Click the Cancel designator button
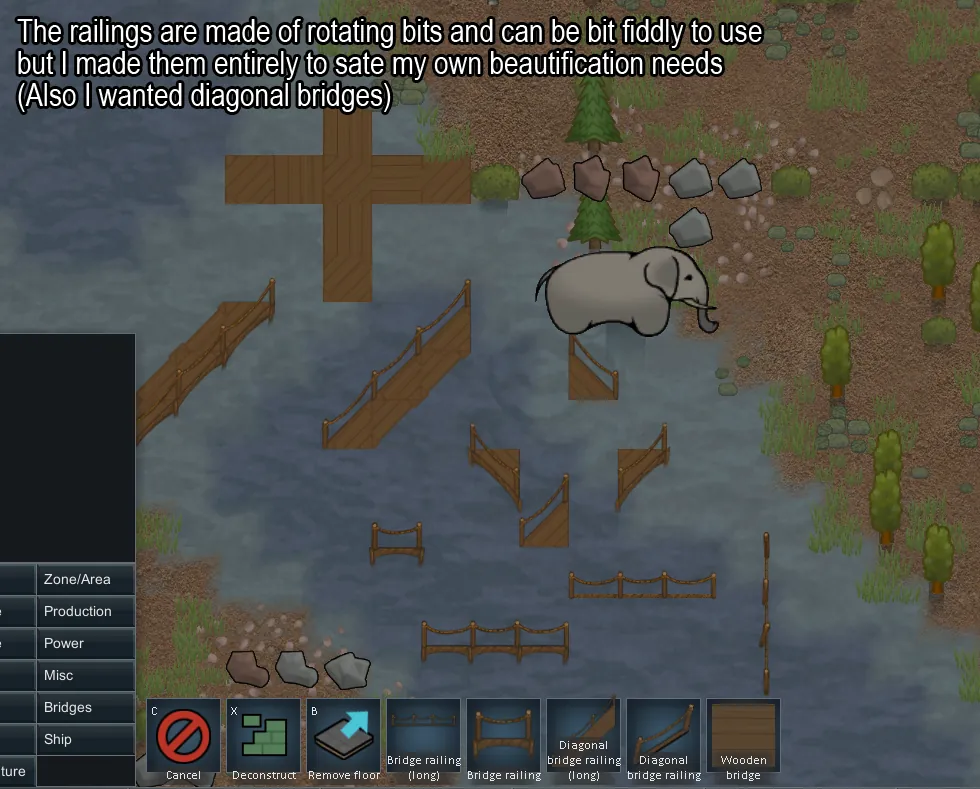This screenshot has width=980, height=789. [184, 740]
